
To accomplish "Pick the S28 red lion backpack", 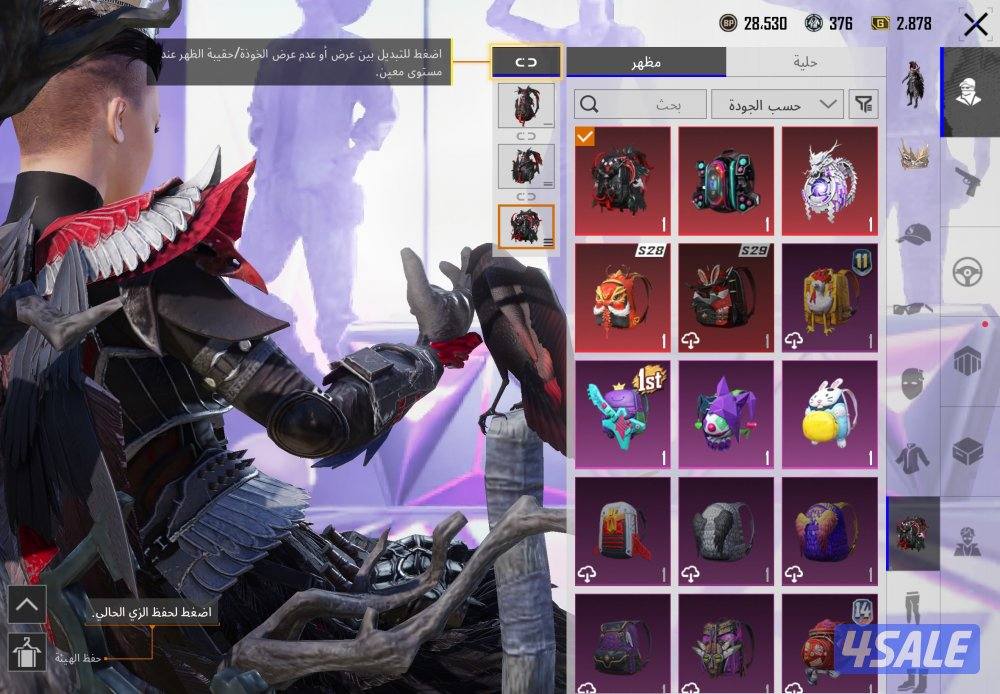I will tap(622, 297).
